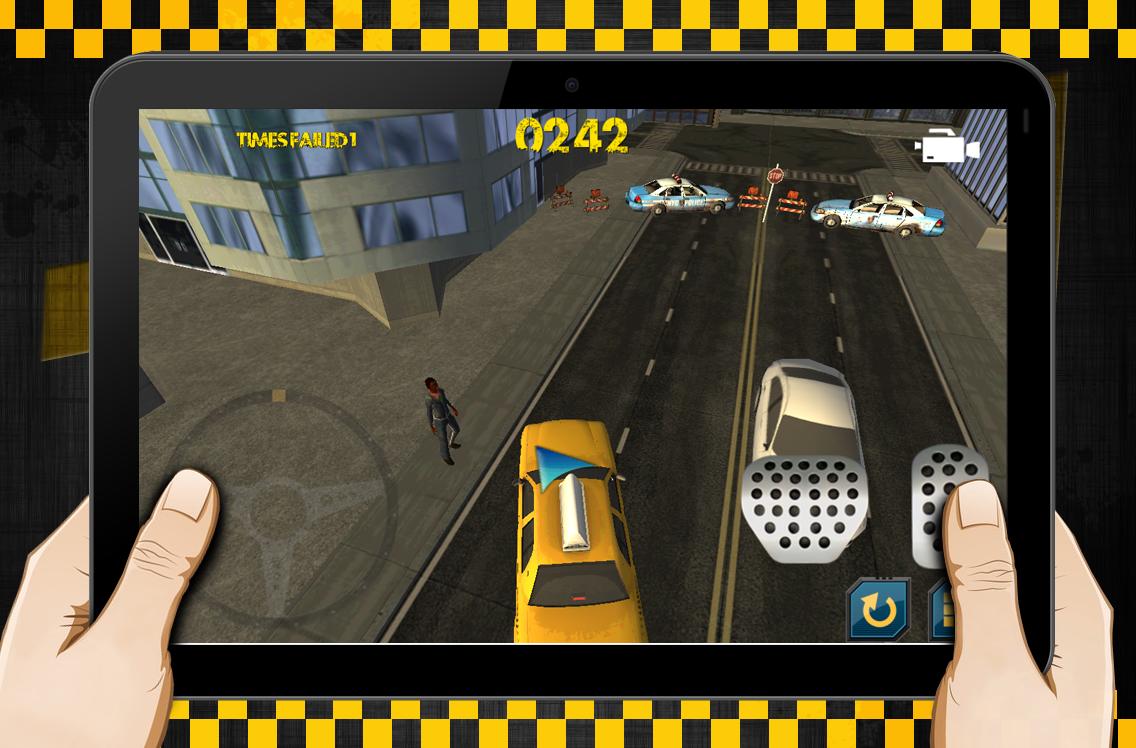Switch the camera view with the camera icon
The image size is (1136, 748).
pos(946,149)
